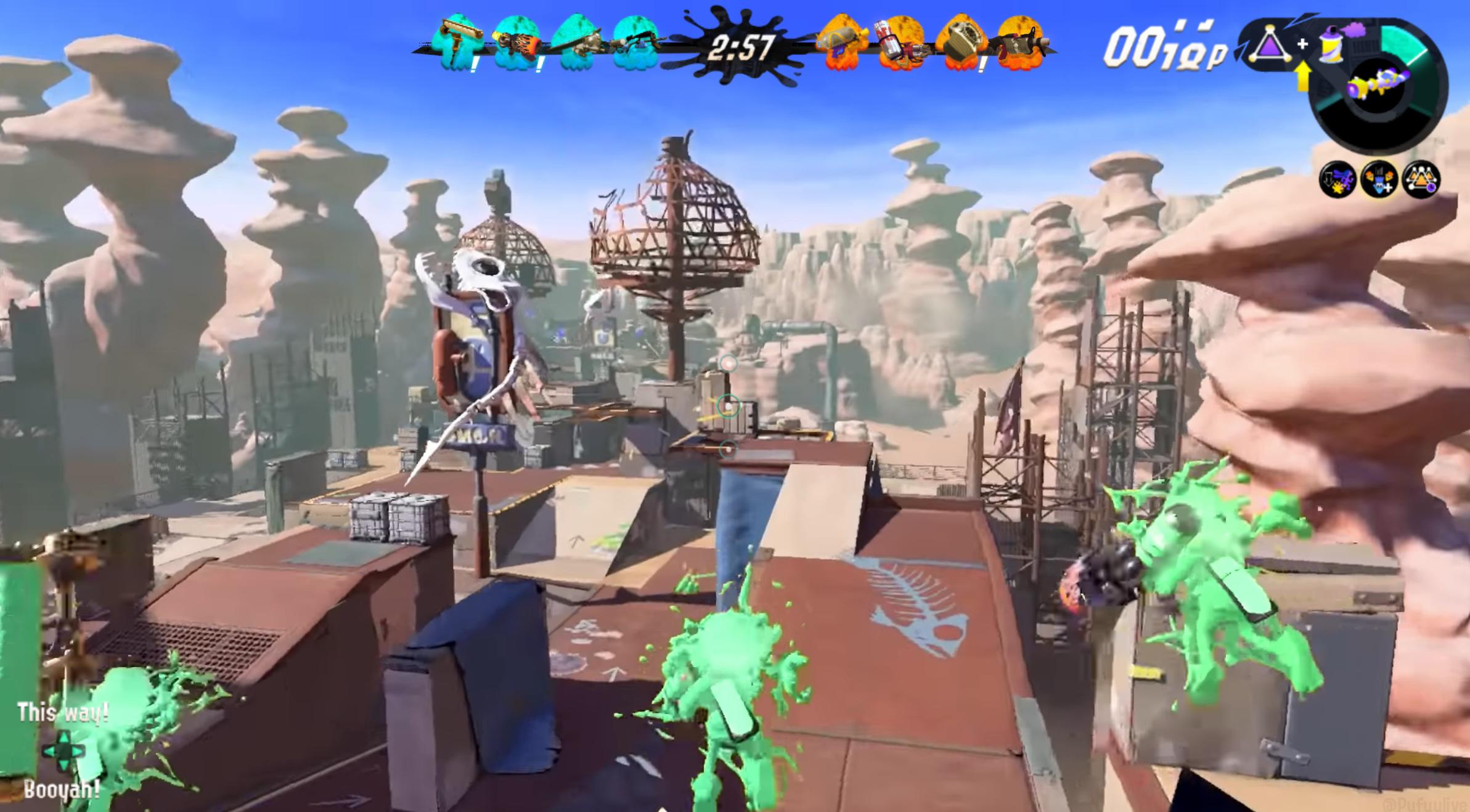
Task: Select the purple spray can special weapon icon
Action: tap(1331, 46)
